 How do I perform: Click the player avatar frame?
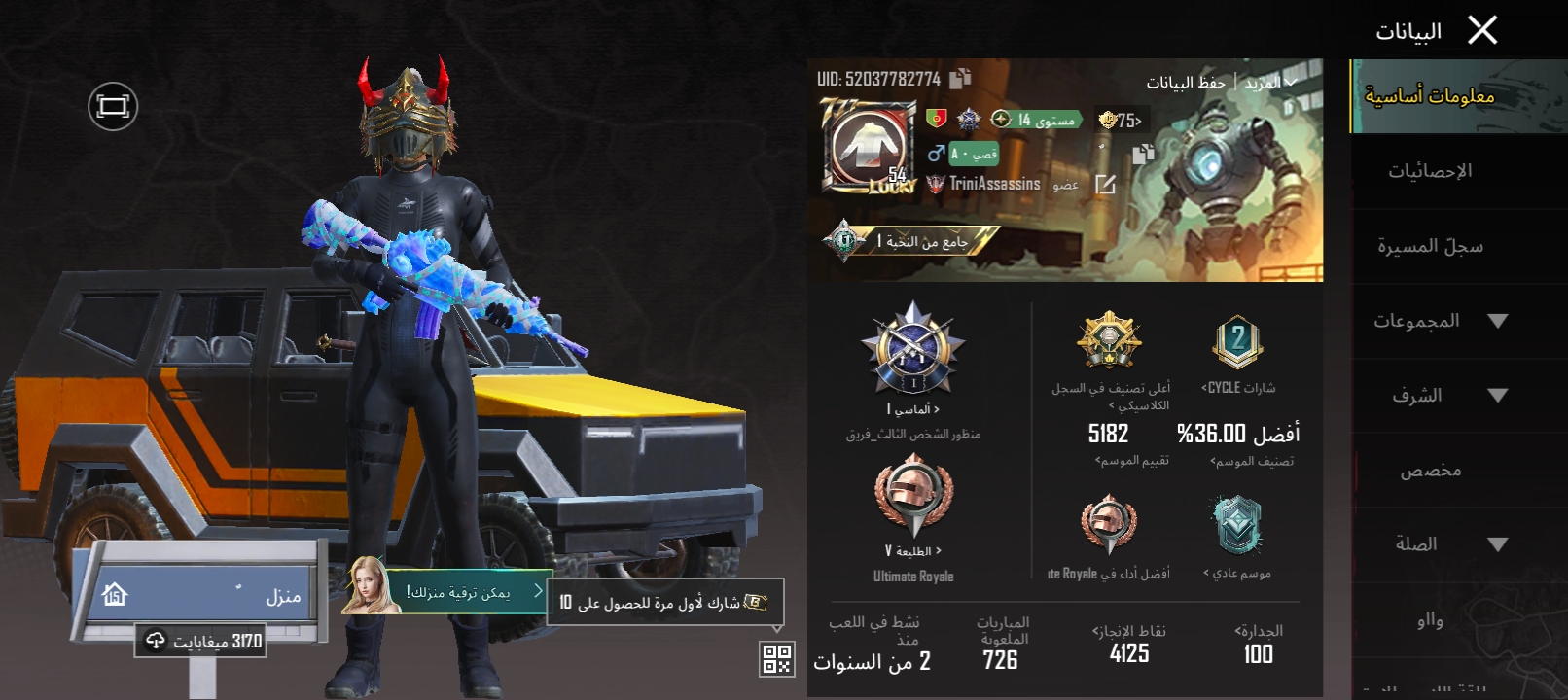coord(869,146)
